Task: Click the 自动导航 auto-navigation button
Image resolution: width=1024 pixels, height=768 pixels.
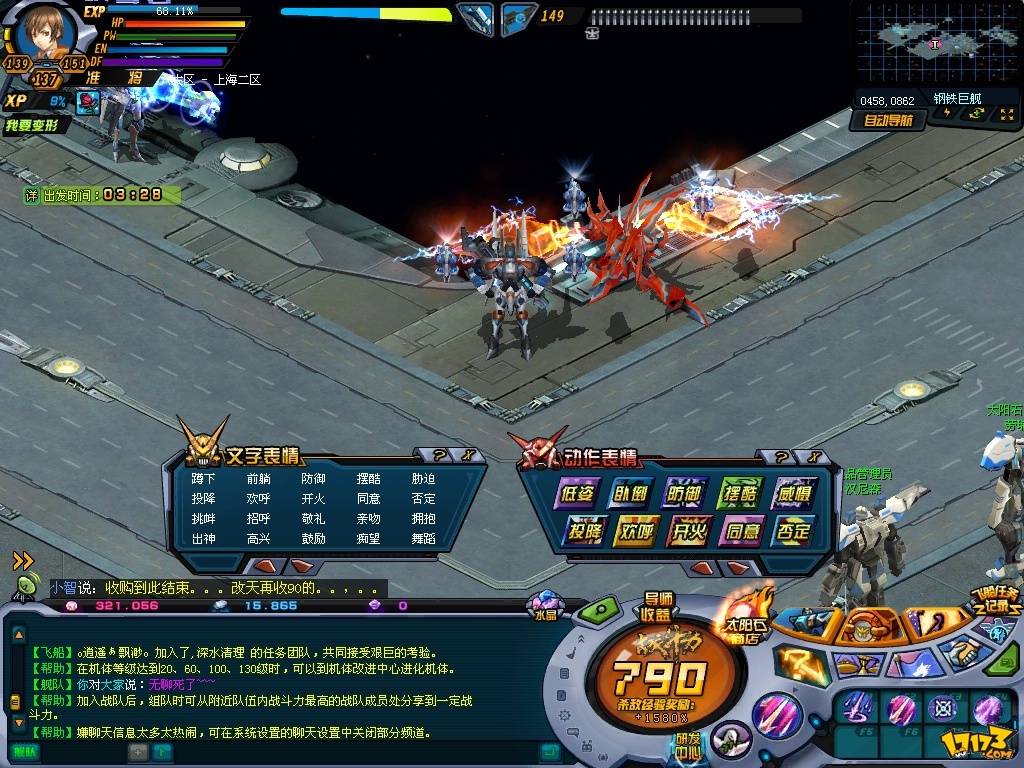Action: click(x=886, y=121)
